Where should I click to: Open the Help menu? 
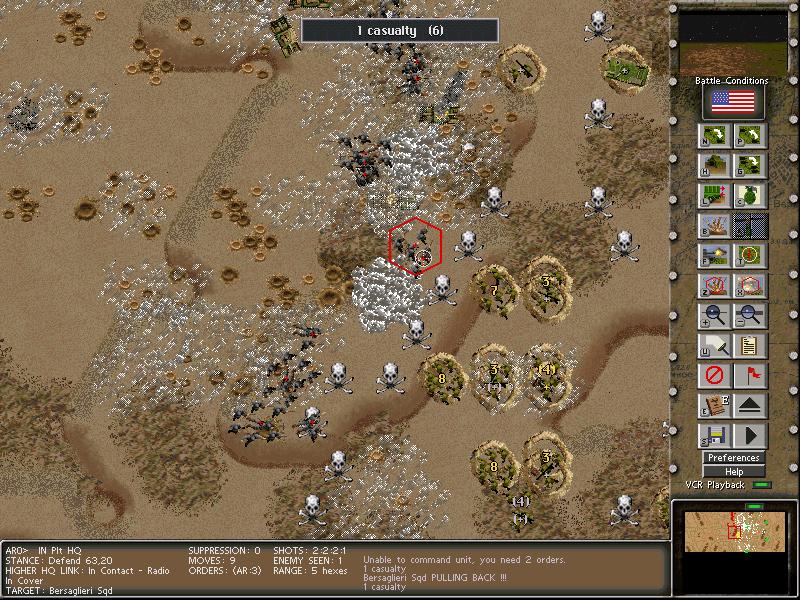pos(733,471)
